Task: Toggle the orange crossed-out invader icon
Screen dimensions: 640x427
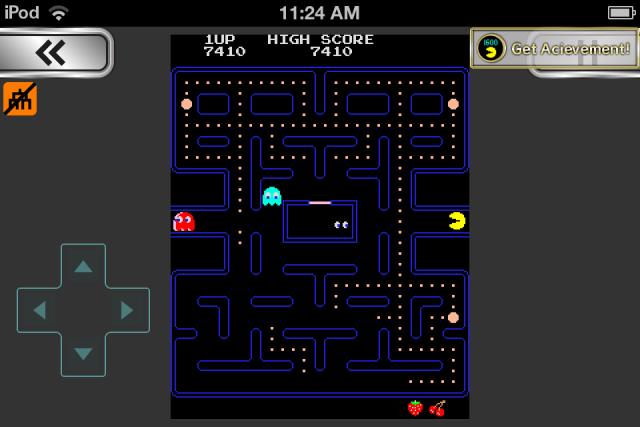Action: pyautogui.click(x=20, y=98)
